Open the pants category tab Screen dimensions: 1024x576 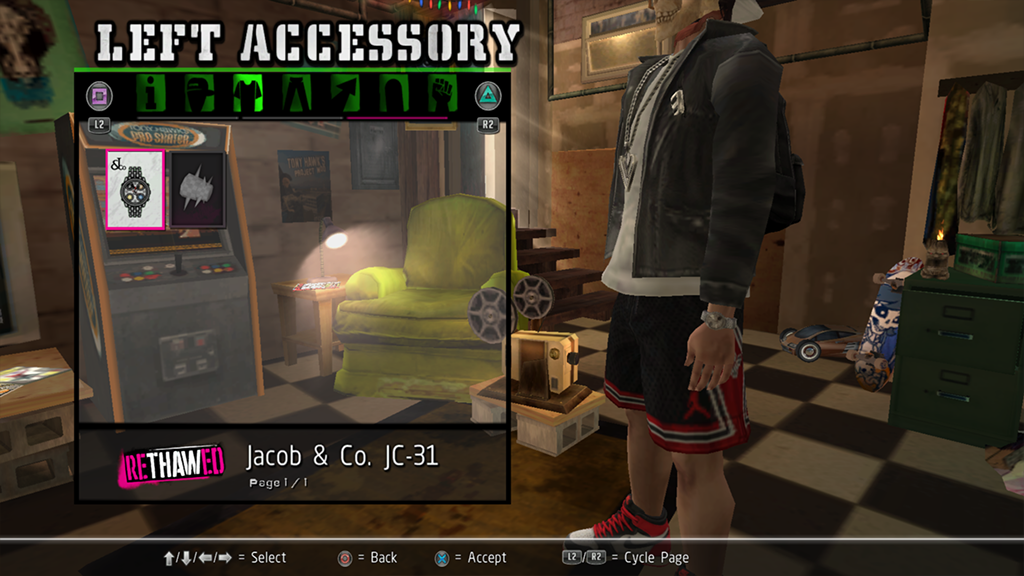299,94
